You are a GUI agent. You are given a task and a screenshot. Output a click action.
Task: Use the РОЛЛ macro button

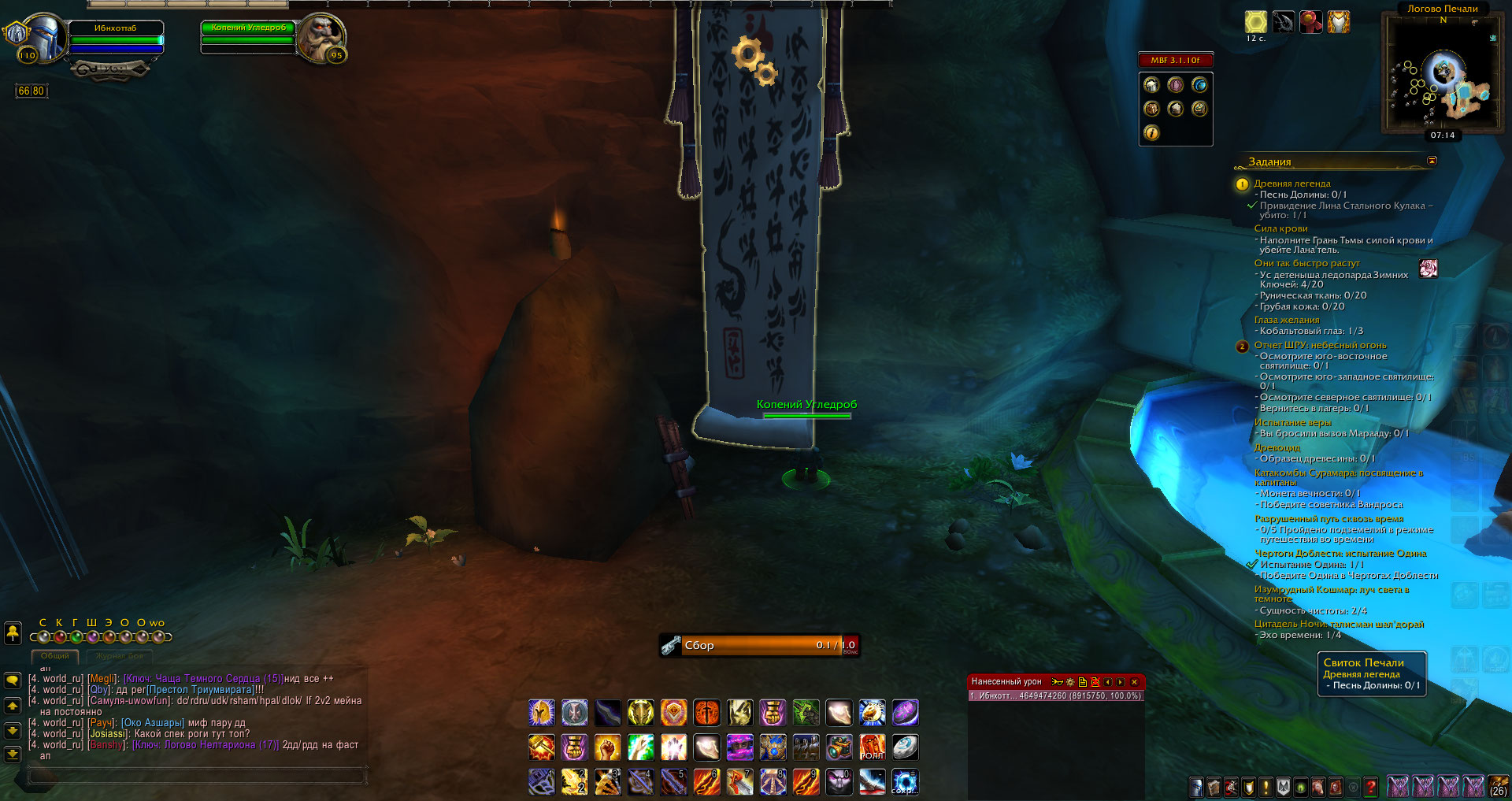872,747
